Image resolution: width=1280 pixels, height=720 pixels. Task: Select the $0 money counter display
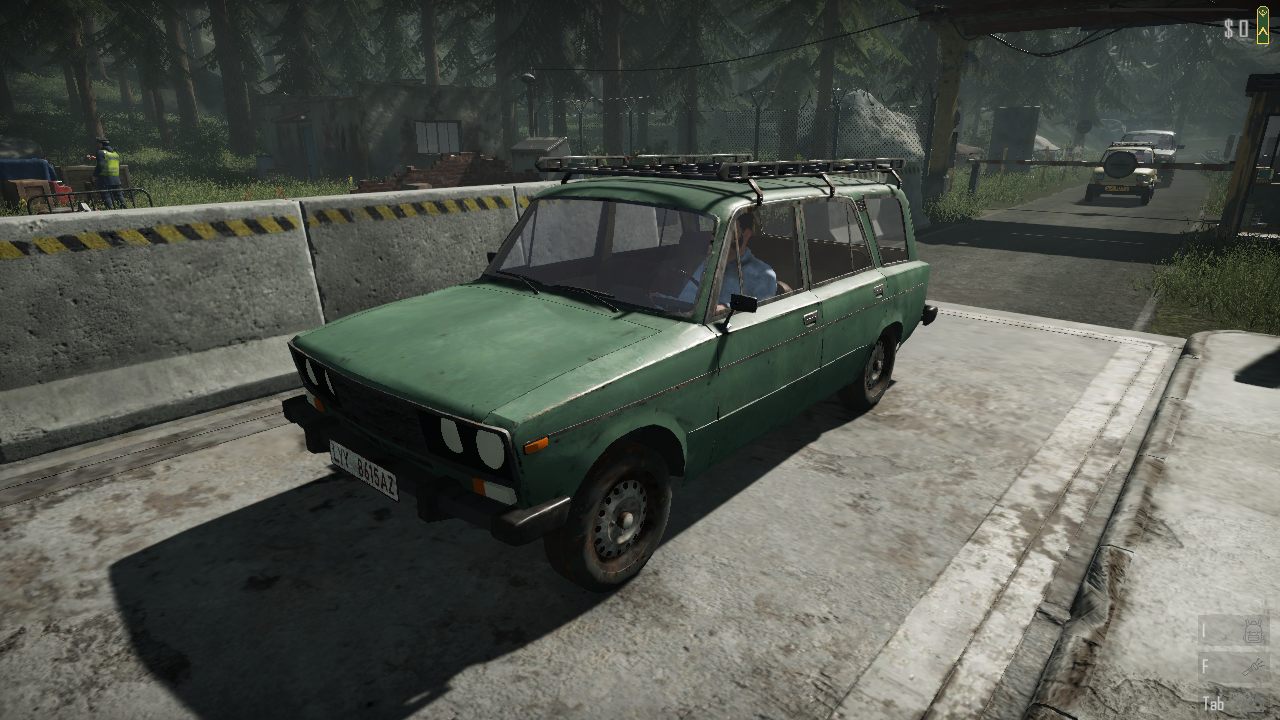(1236, 29)
